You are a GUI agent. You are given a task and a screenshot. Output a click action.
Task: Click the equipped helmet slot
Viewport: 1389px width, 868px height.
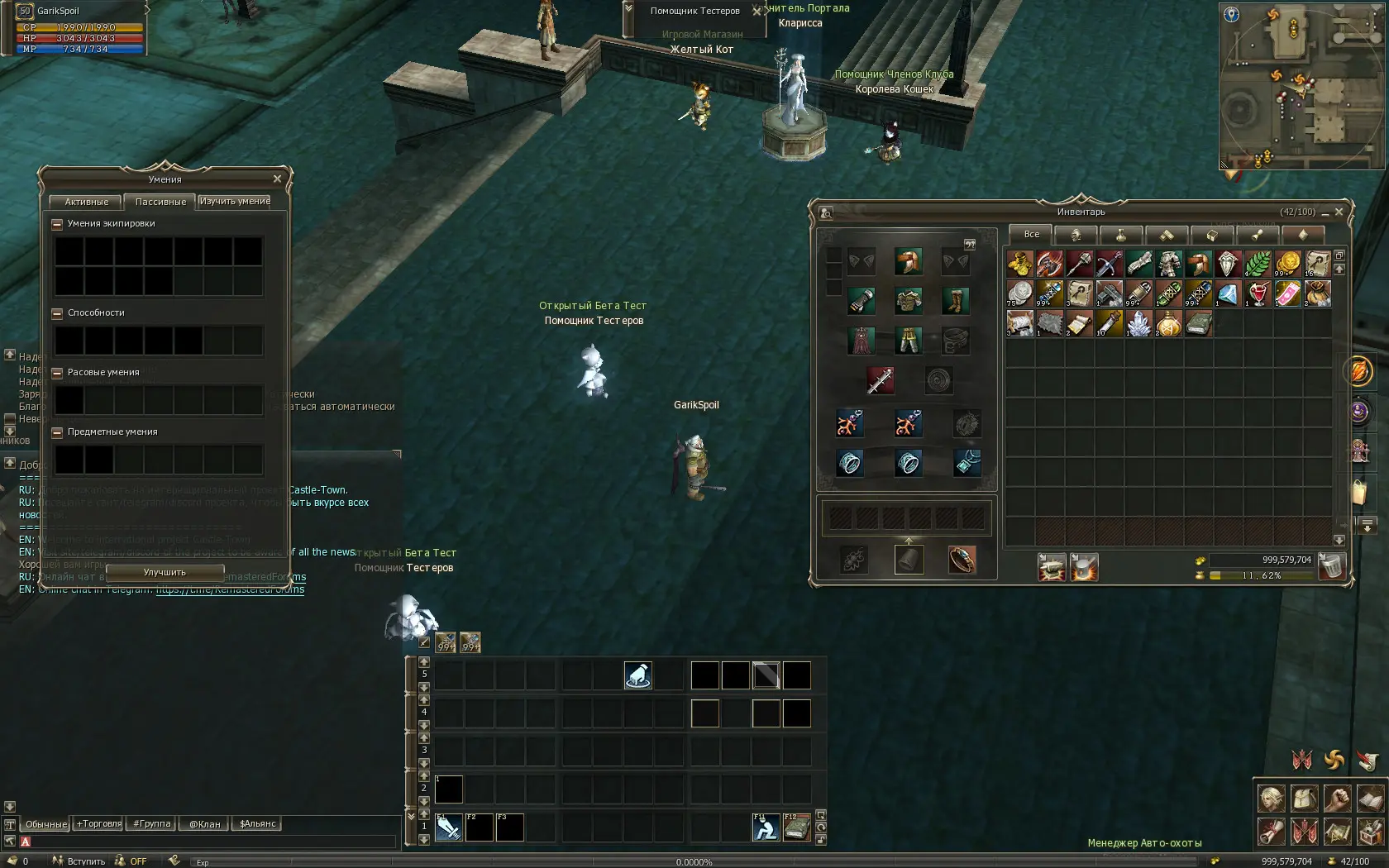pos(908,262)
